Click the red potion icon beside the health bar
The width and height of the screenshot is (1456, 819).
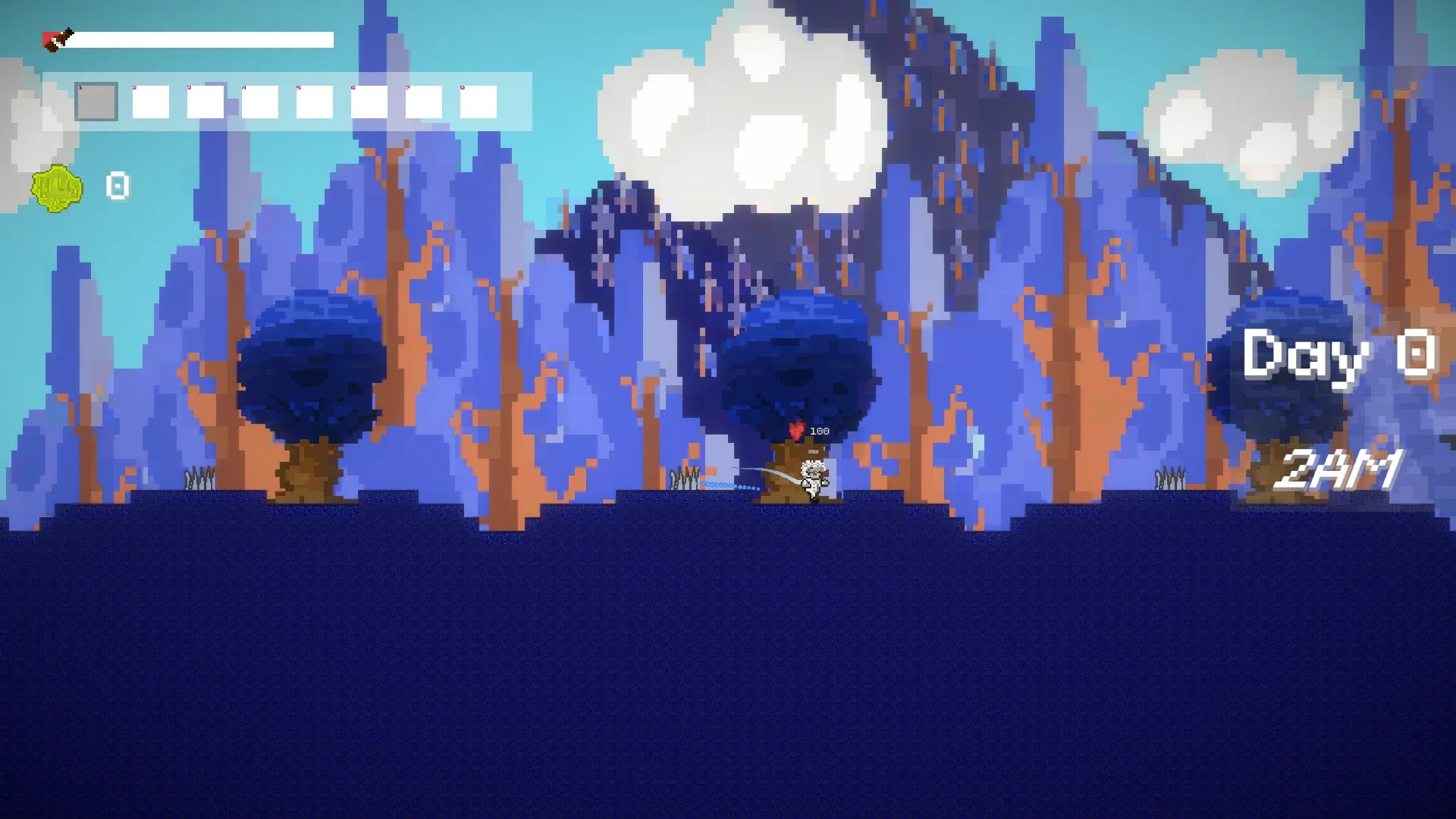[x=58, y=36]
